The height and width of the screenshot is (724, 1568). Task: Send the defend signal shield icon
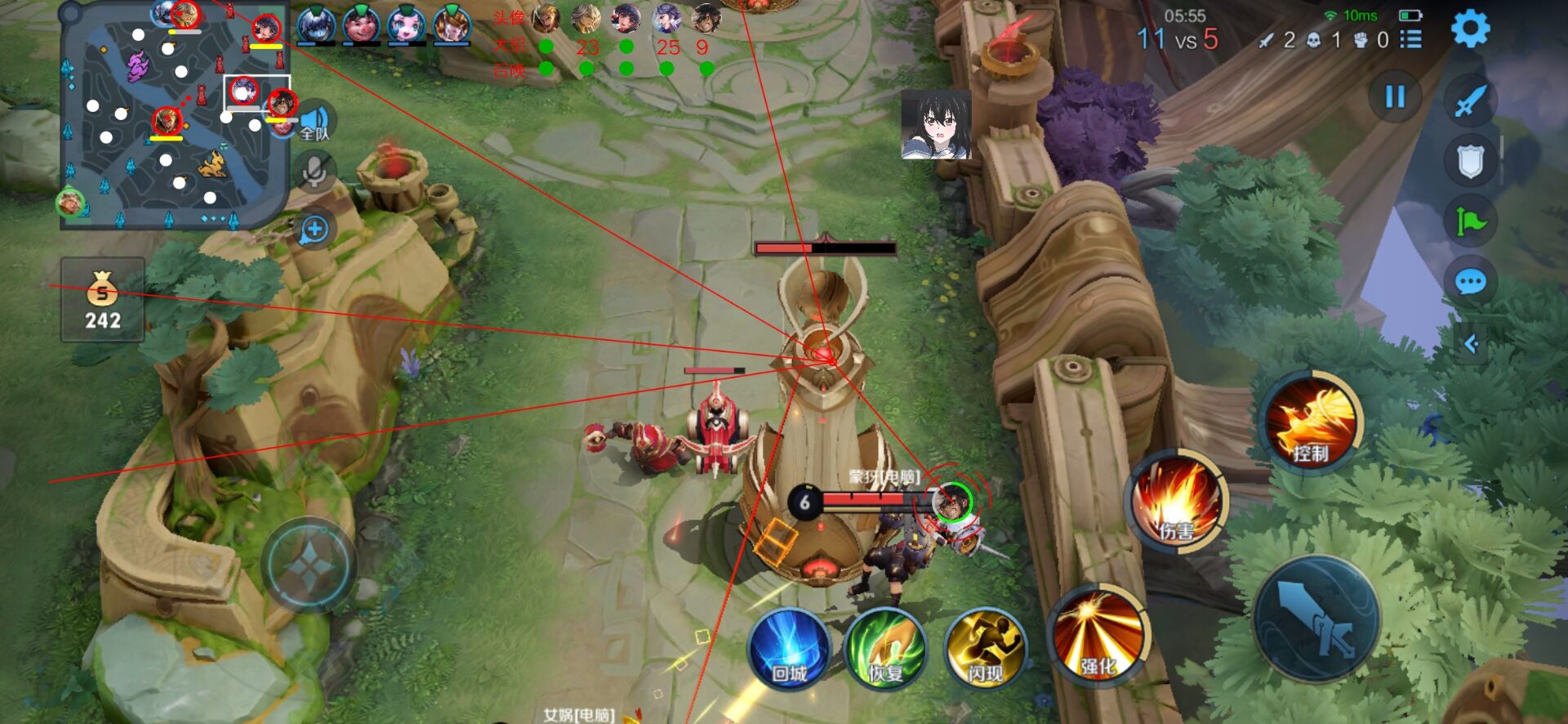[1470, 161]
